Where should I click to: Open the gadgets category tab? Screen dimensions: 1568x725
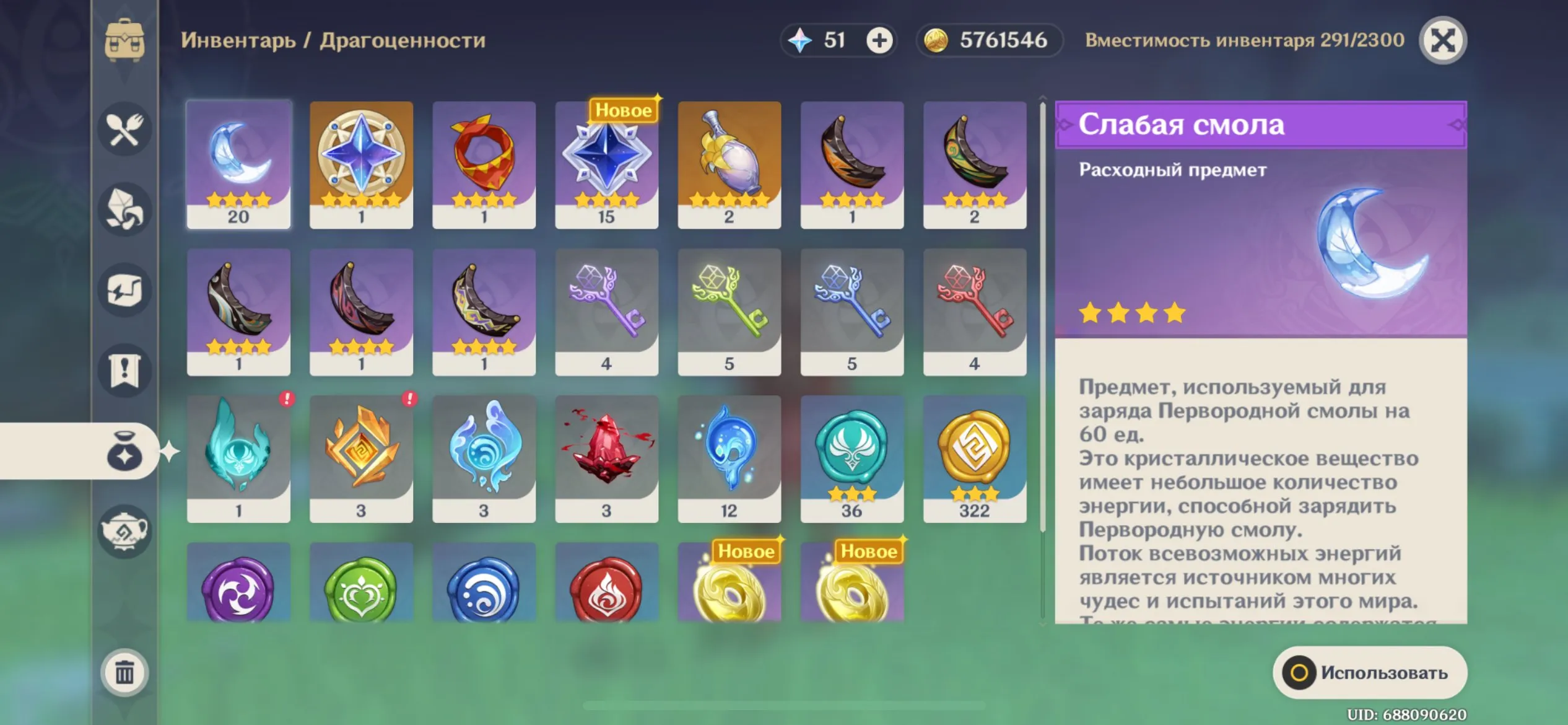(x=124, y=290)
